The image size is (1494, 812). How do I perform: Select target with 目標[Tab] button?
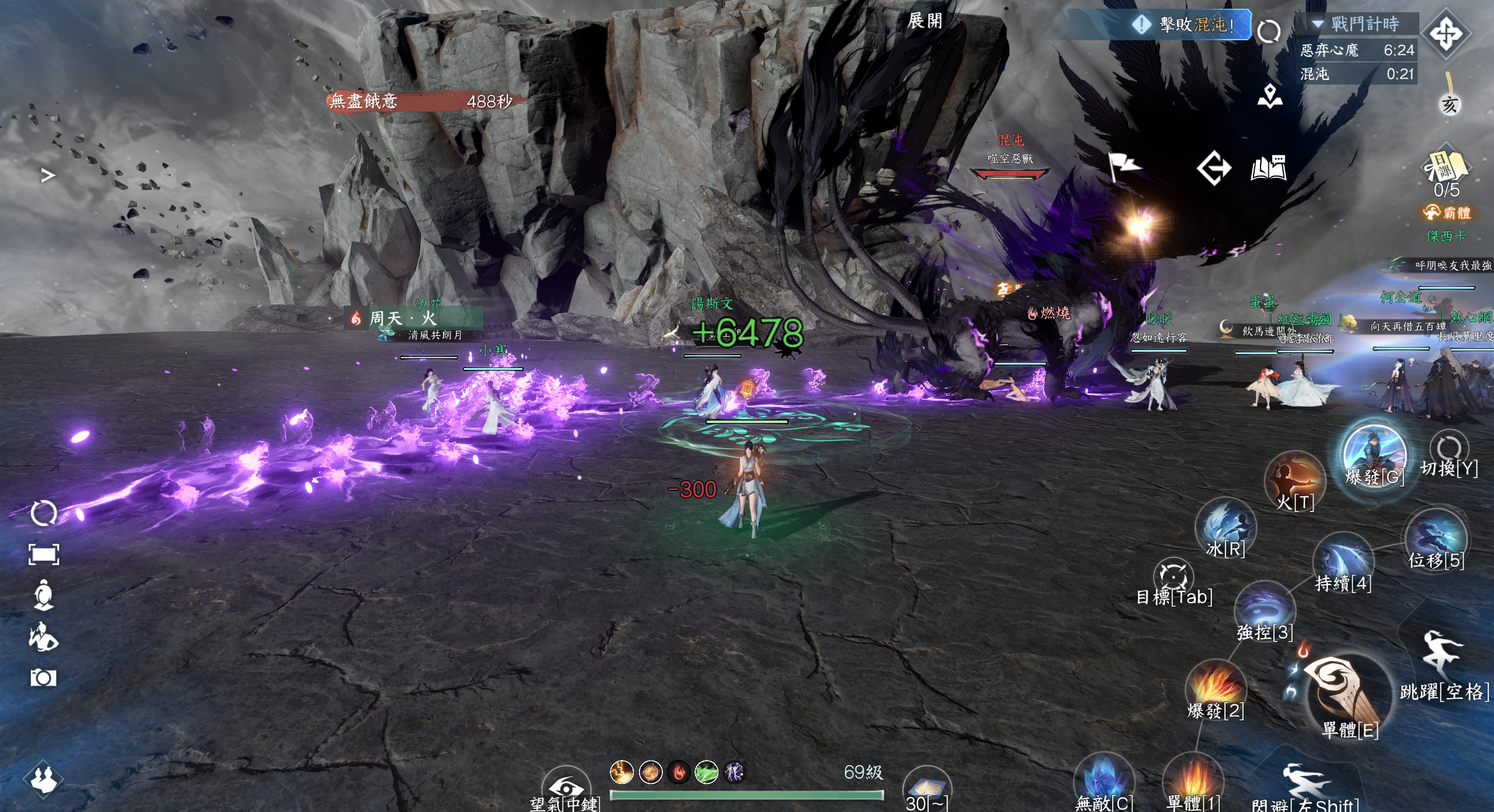click(x=1174, y=577)
